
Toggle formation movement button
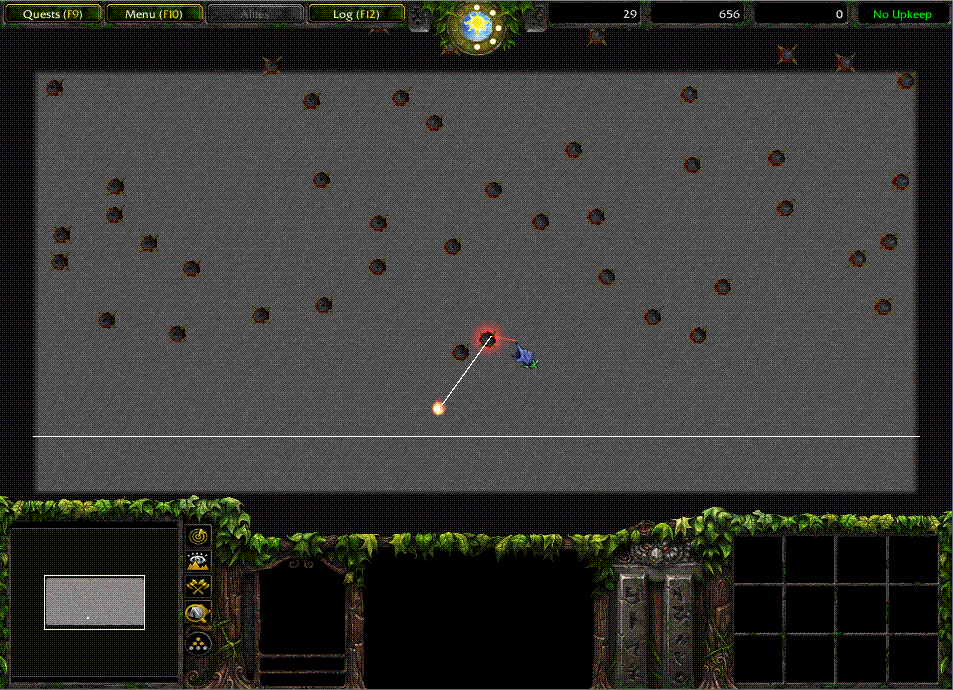pyautogui.click(x=198, y=641)
